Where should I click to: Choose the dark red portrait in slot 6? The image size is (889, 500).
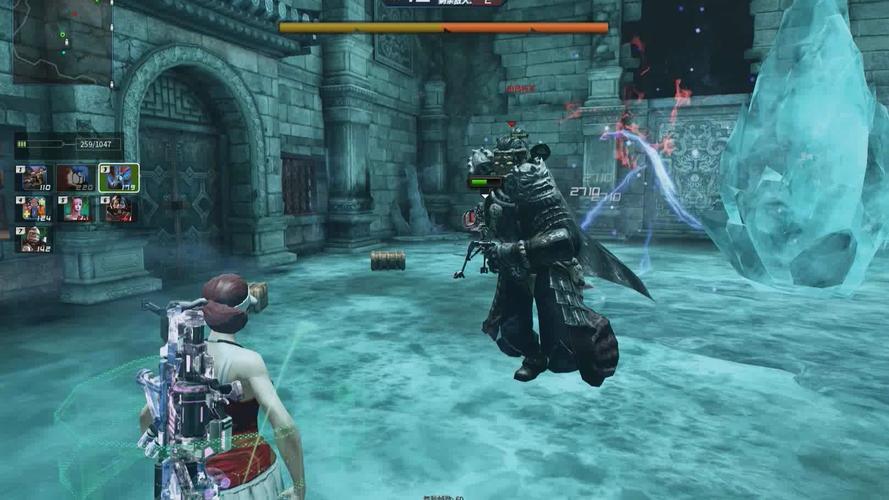[x=119, y=208]
